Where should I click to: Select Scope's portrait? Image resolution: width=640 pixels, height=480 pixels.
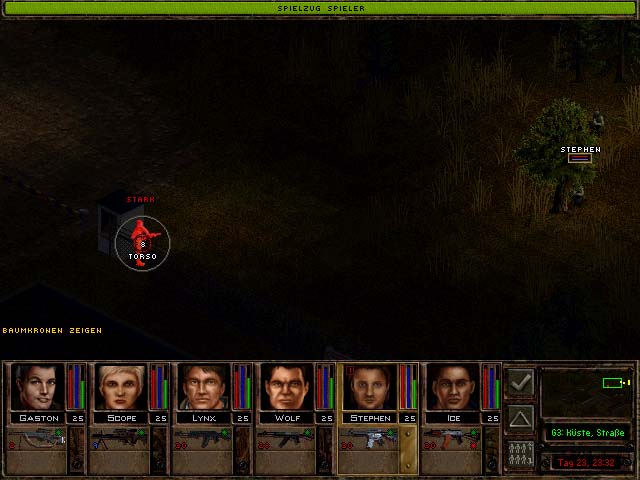click(121, 386)
